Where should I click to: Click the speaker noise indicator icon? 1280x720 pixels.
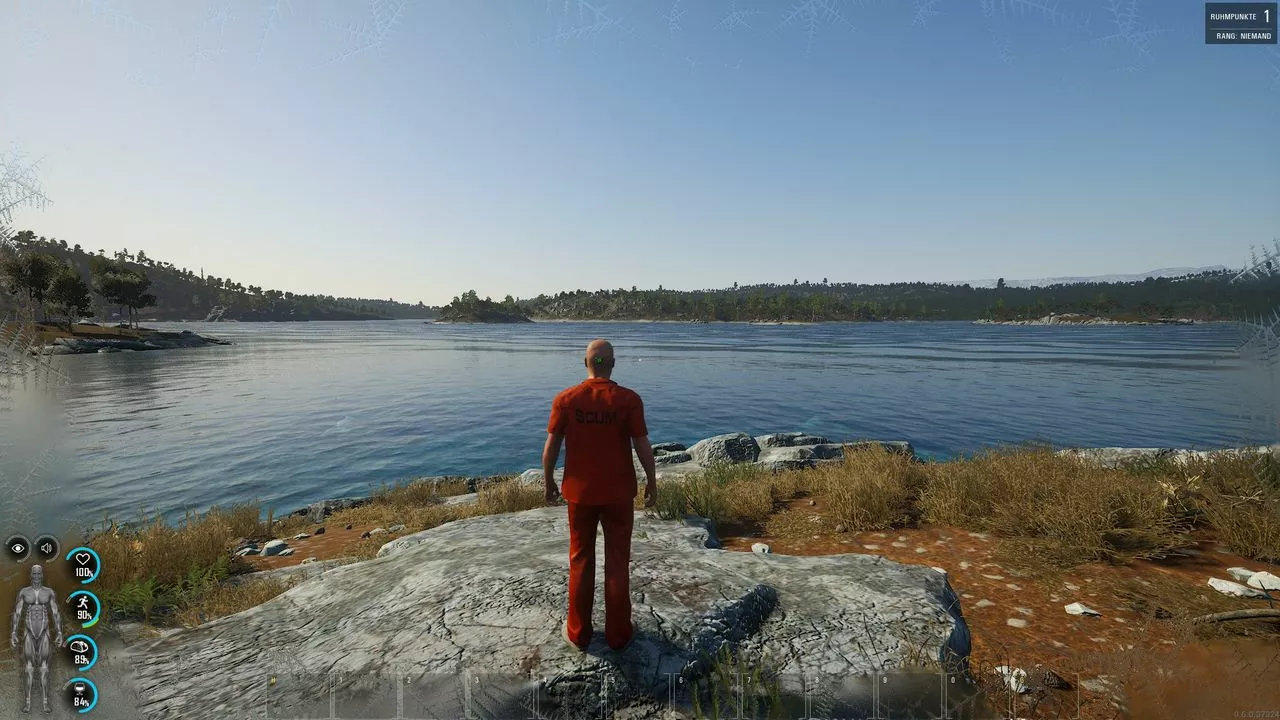(47, 548)
